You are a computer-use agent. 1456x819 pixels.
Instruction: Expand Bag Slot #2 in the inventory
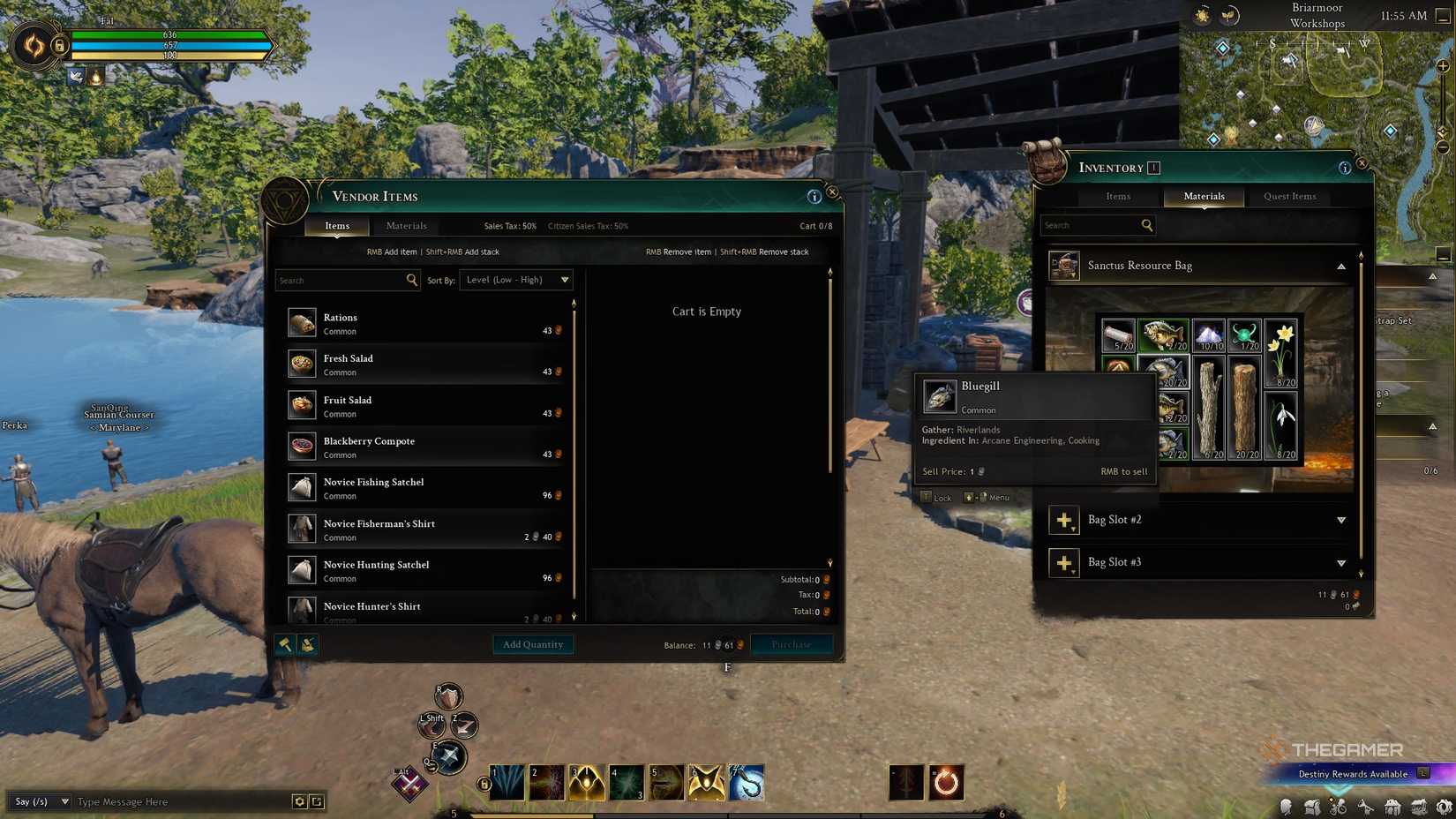tap(1340, 520)
